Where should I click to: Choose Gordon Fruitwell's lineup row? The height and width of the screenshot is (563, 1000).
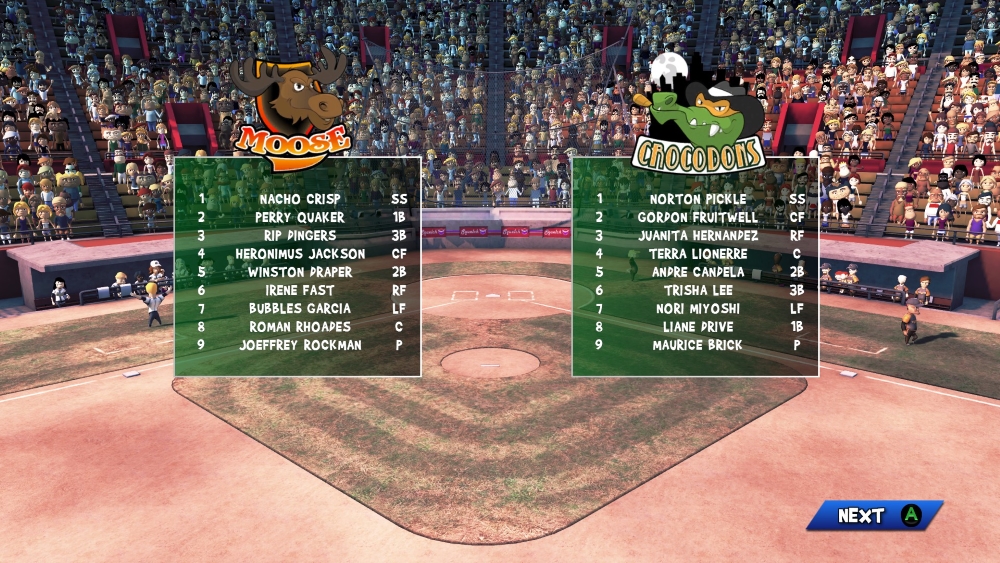pyautogui.click(x=698, y=217)
